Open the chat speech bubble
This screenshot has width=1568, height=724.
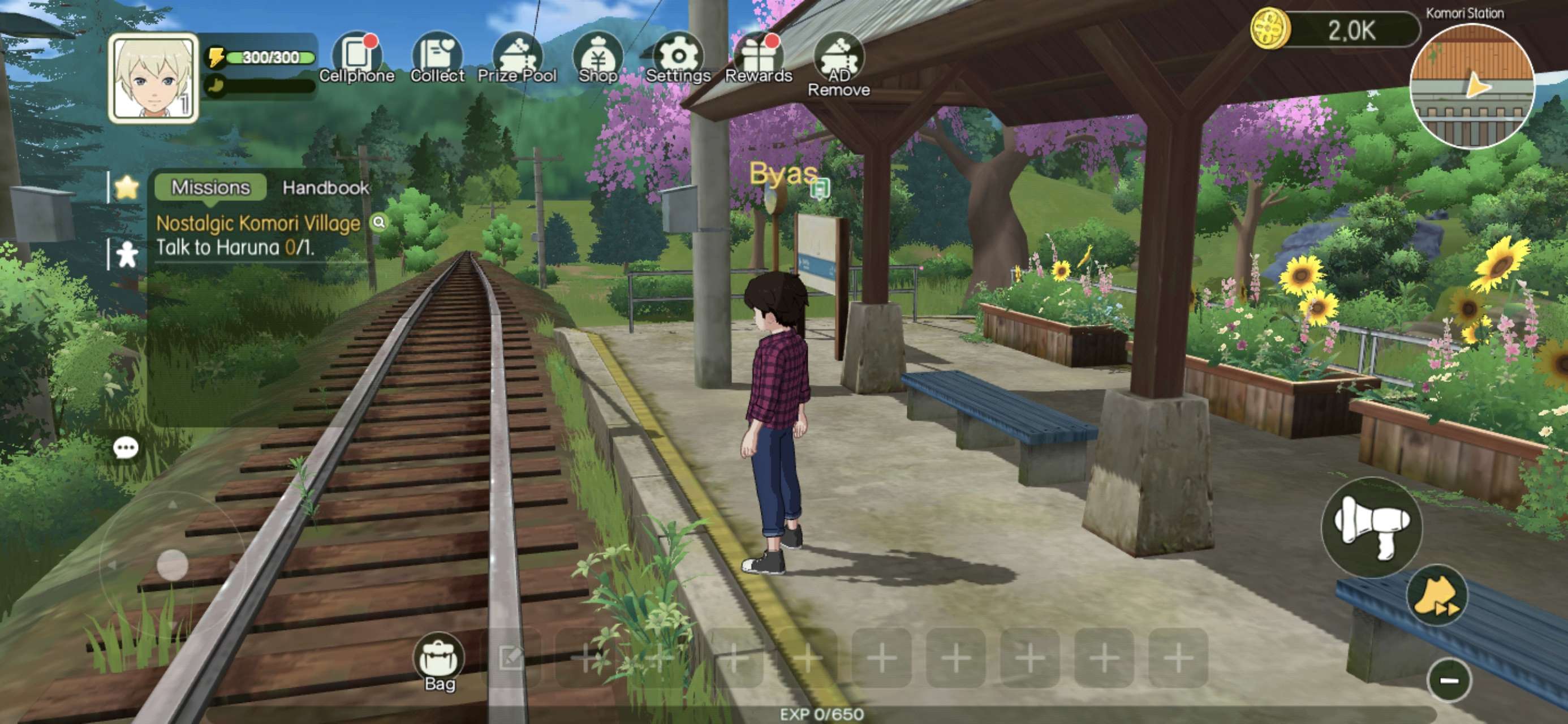[126, 448]
